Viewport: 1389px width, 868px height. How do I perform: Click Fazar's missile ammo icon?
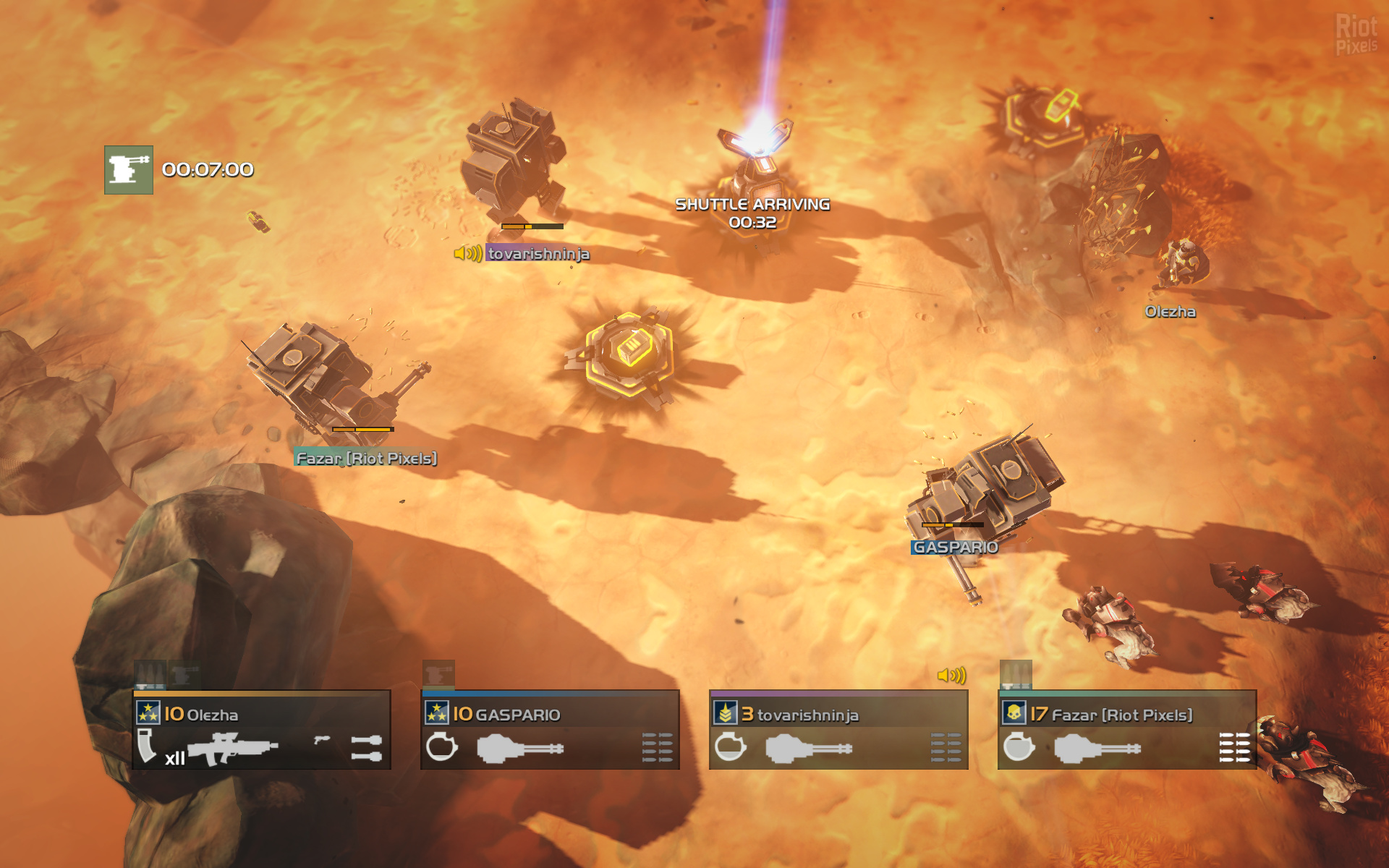1234,747
